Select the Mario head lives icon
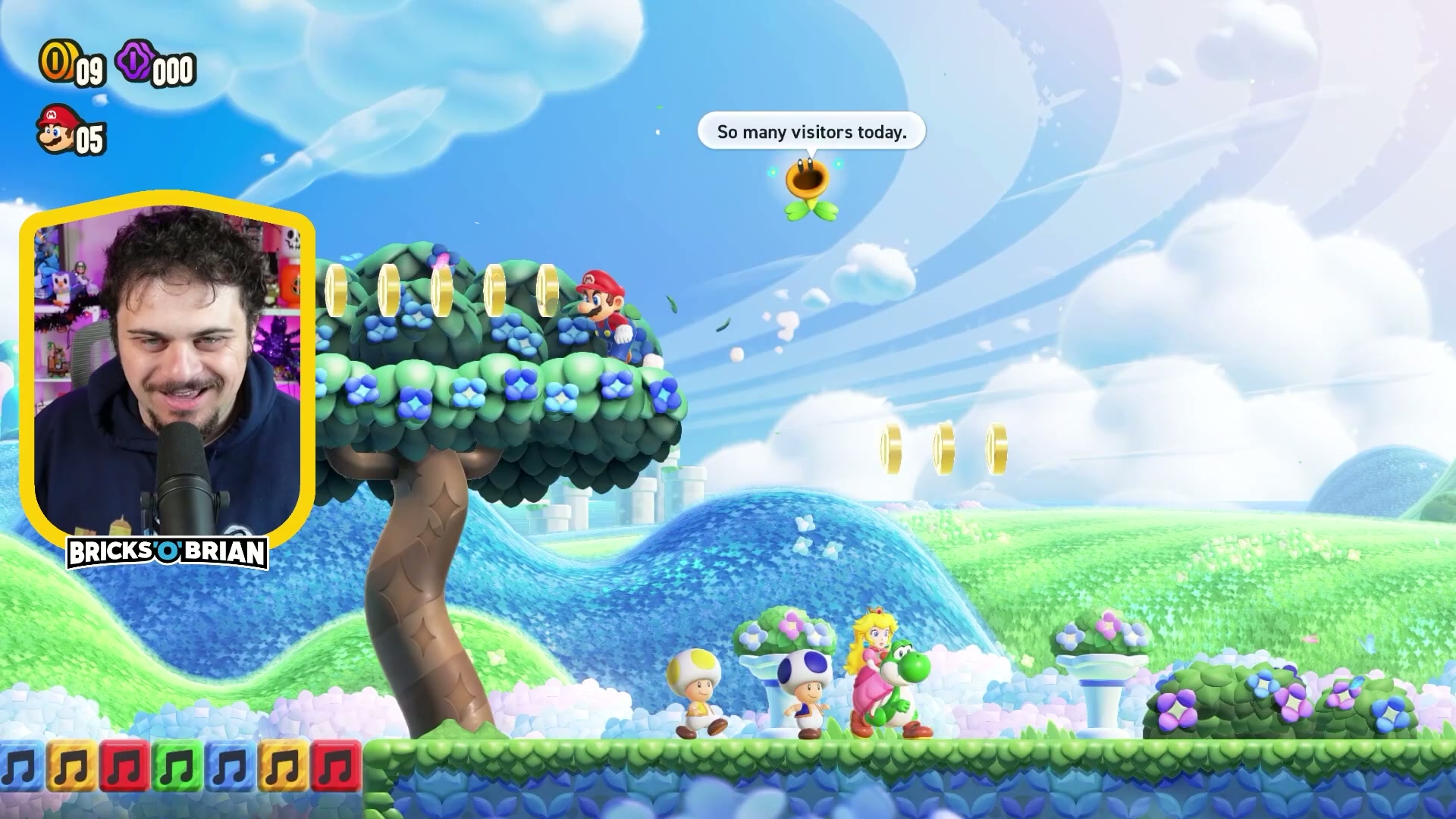This screenshot has height=819, width=1456. (x=57, y=130)
